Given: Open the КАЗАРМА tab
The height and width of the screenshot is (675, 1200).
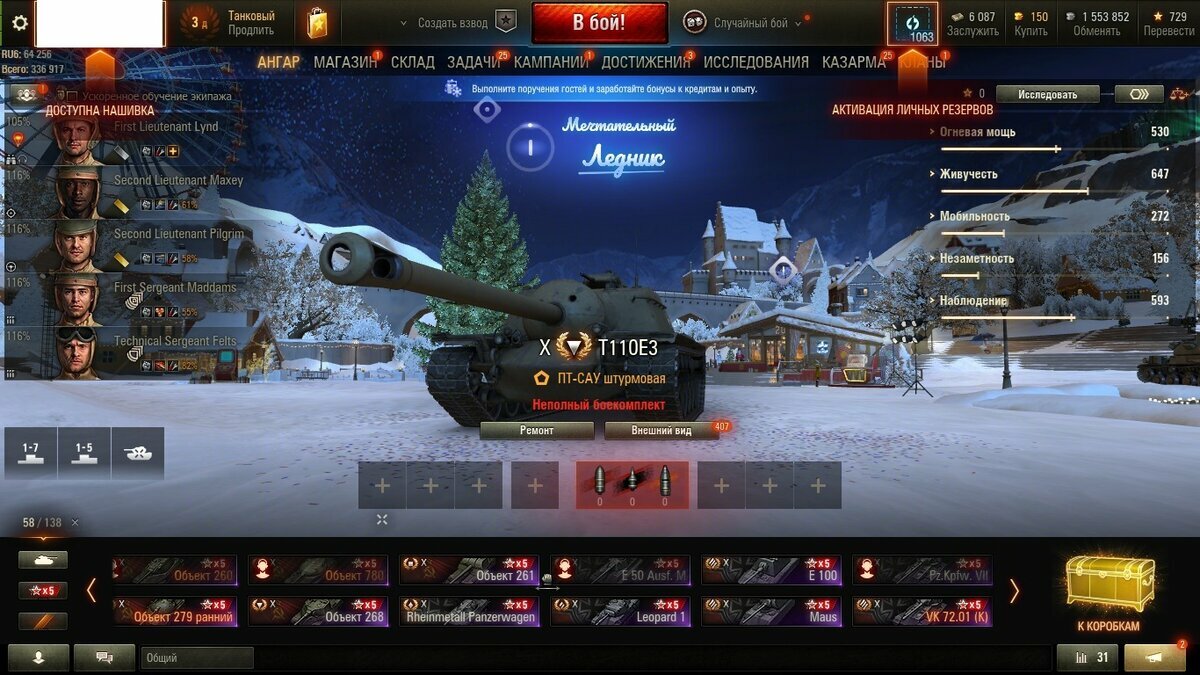Looking at the screenshot, I should pyautogui.click(x=853, y=62).
